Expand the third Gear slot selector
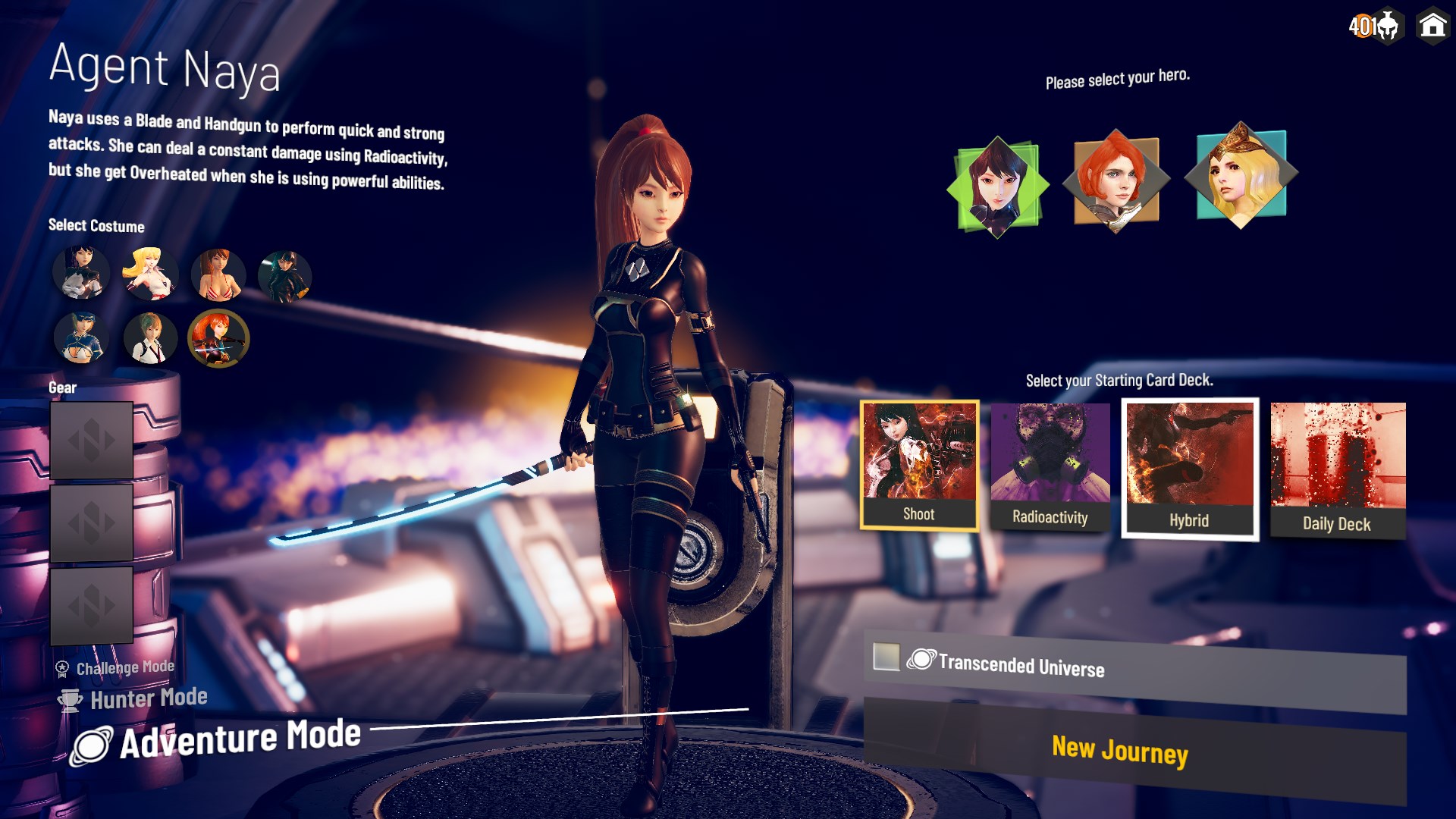This screenshot has width=1456, height=819. (x=91, y=605)
